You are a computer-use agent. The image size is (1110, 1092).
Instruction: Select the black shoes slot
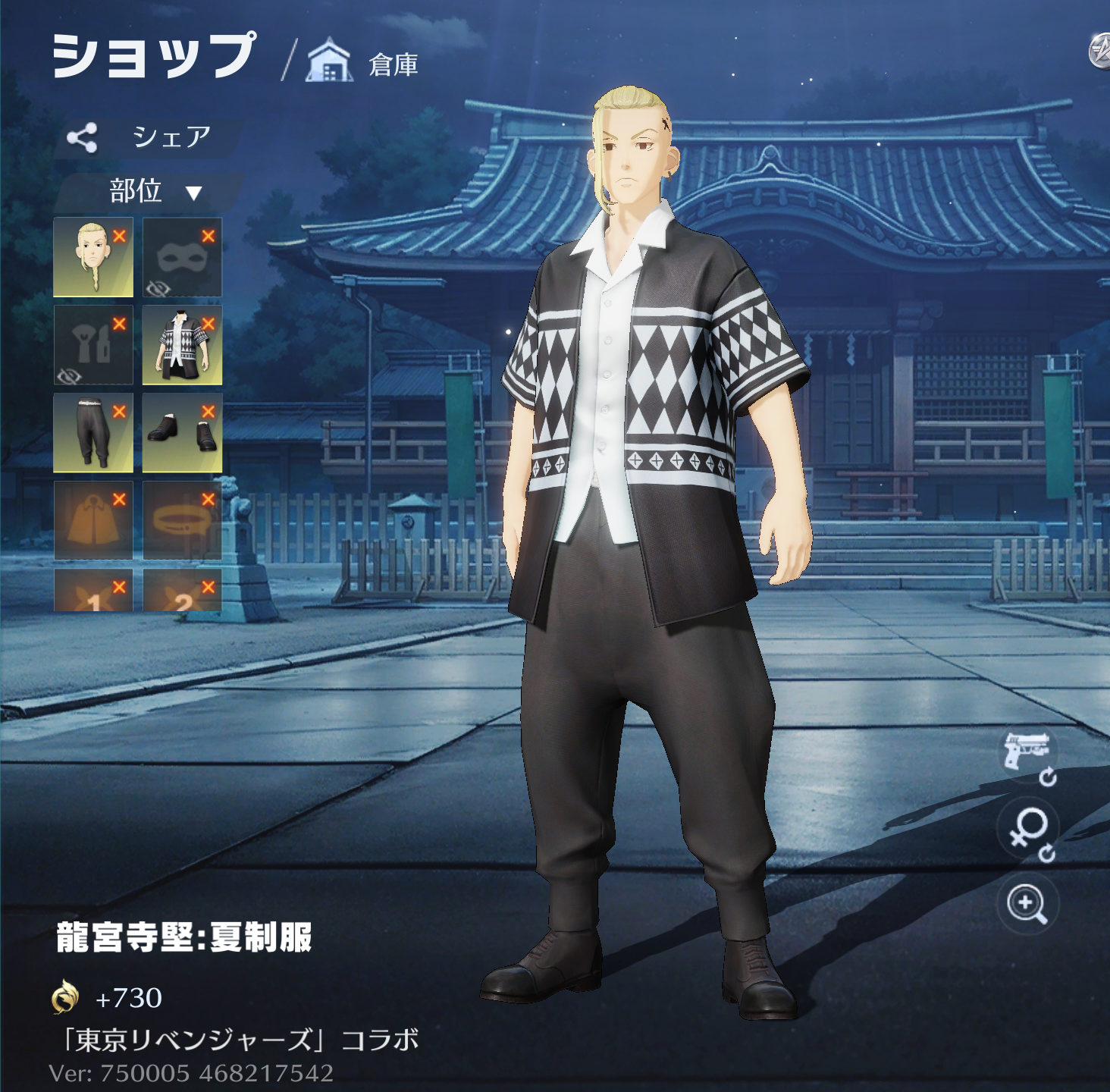[x=182, y=433]
